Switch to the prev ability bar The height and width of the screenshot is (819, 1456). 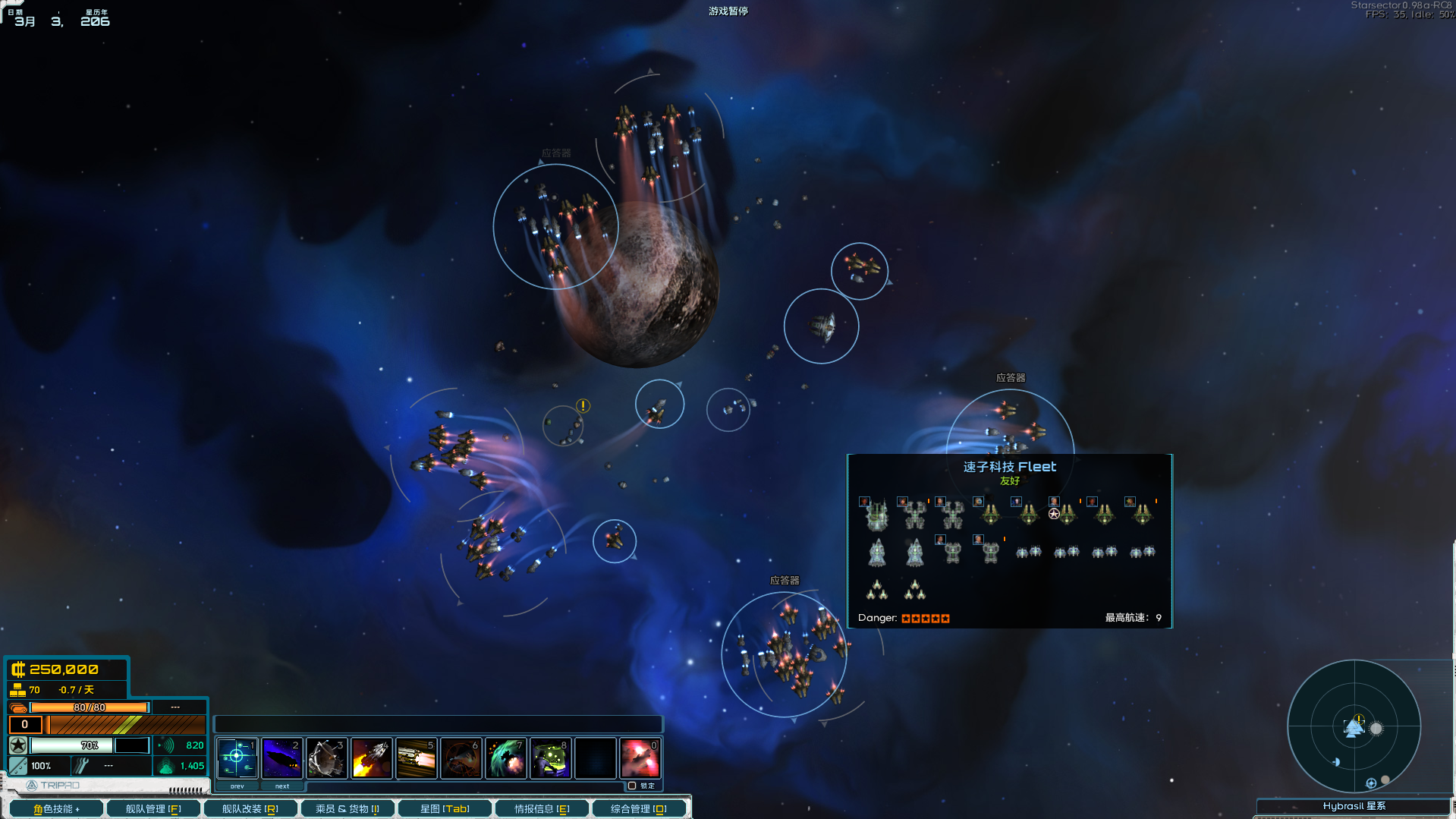tap(237, 786)
